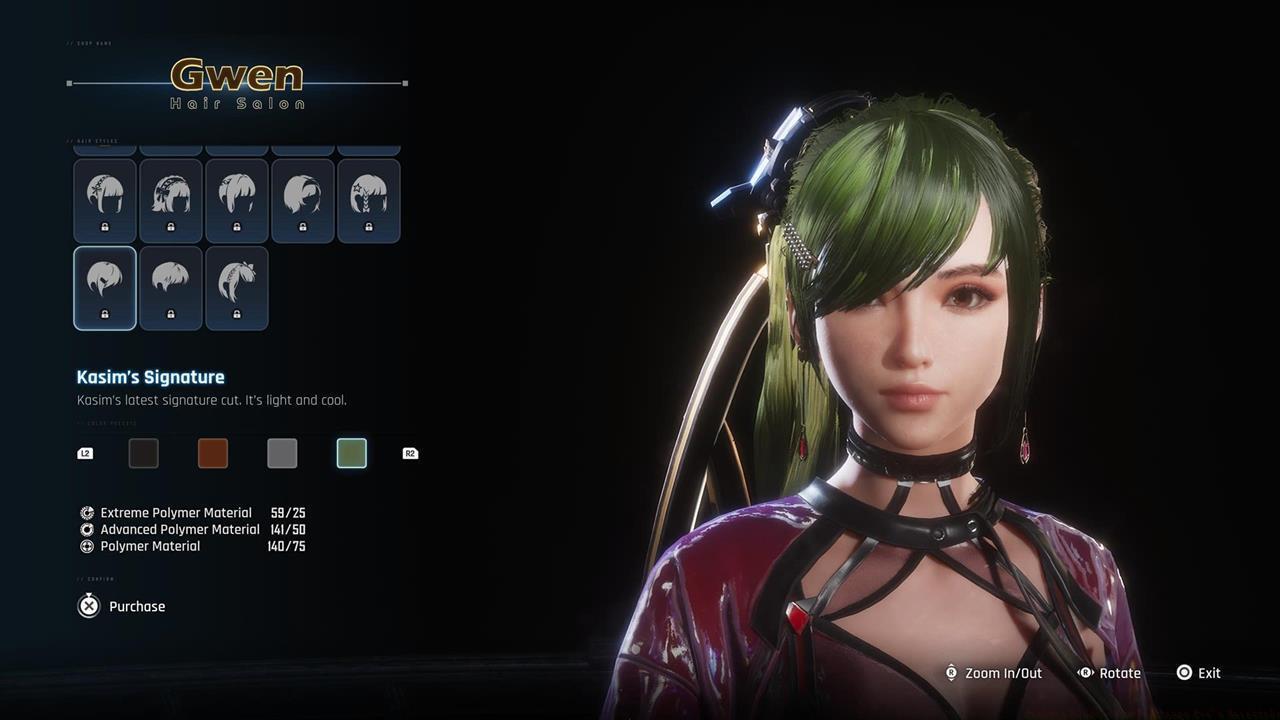
Task: Click the selected green hair color swatch
Action: point(351,453)
